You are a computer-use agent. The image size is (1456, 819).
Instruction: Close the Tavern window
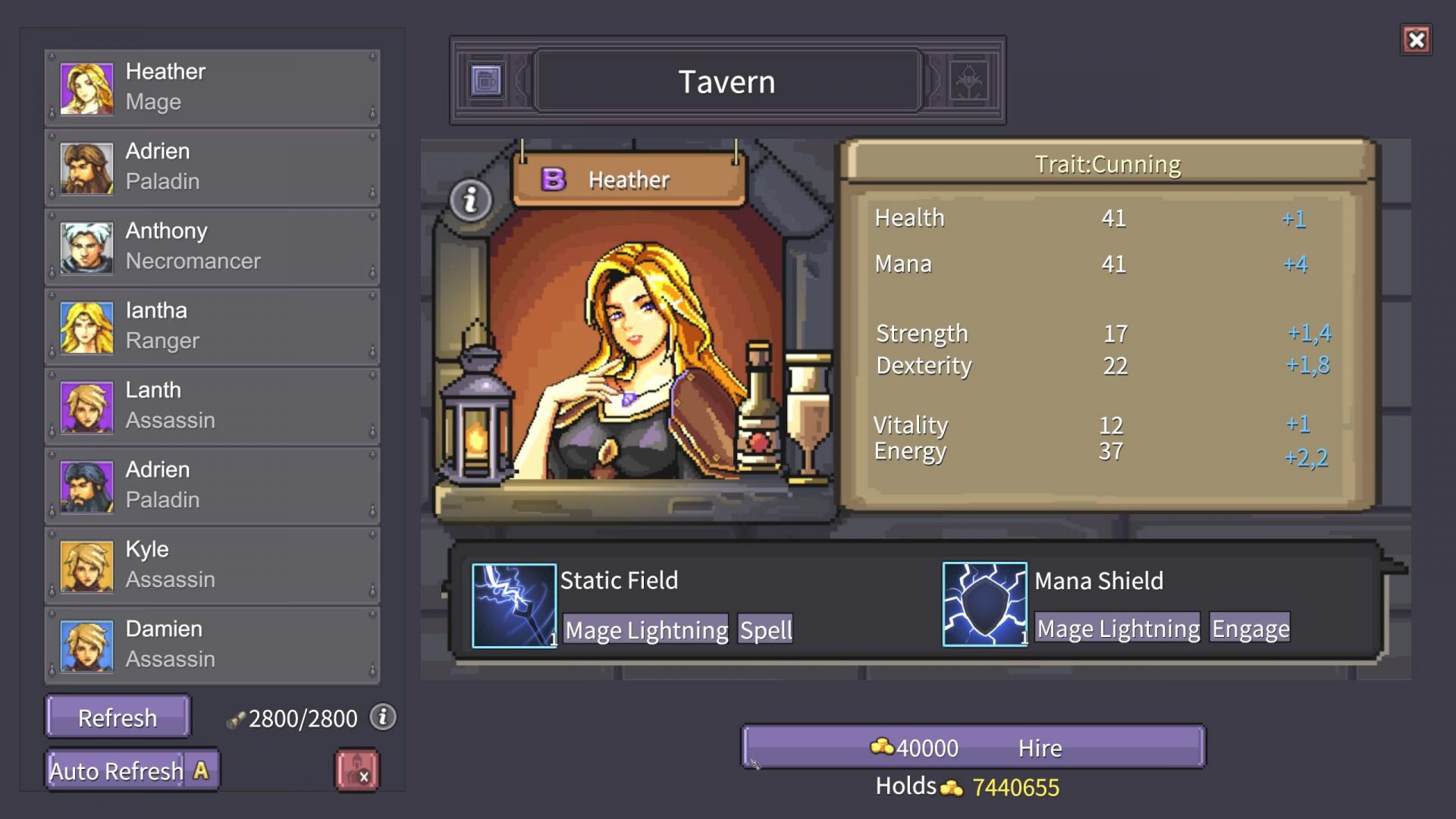pyautogui.click(x=1416, y=40)
